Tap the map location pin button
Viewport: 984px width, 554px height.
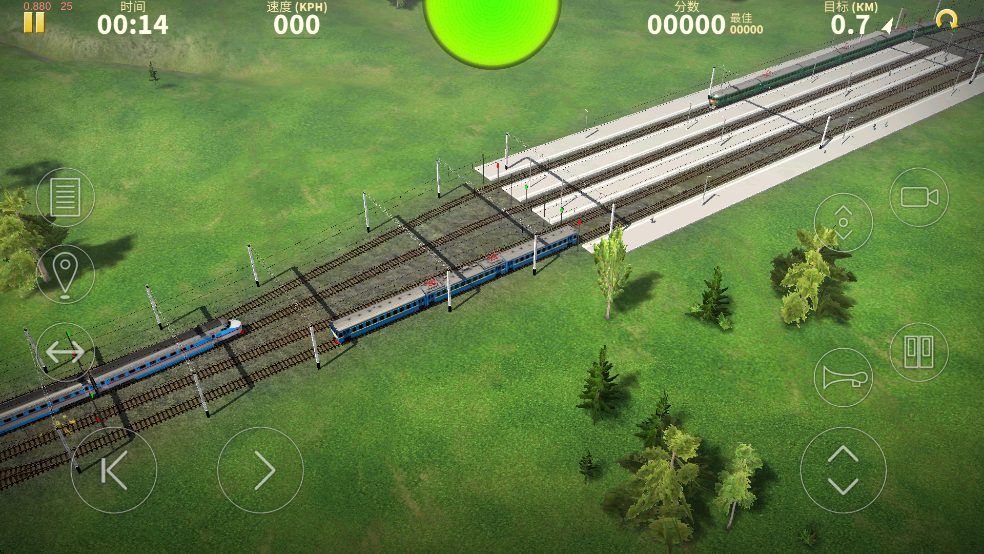tap(65, 274)
